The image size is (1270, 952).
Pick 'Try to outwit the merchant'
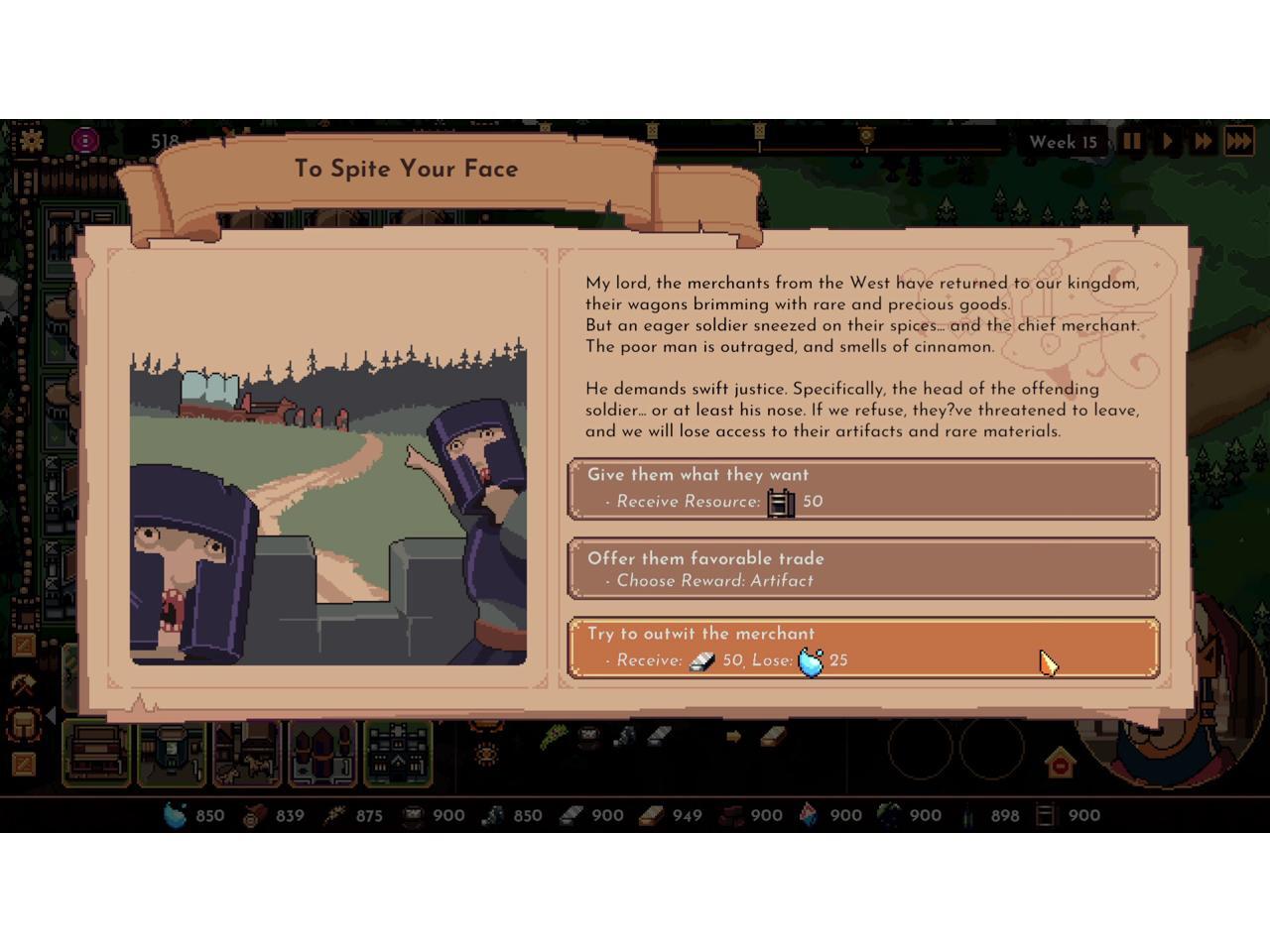pos(863,648)
